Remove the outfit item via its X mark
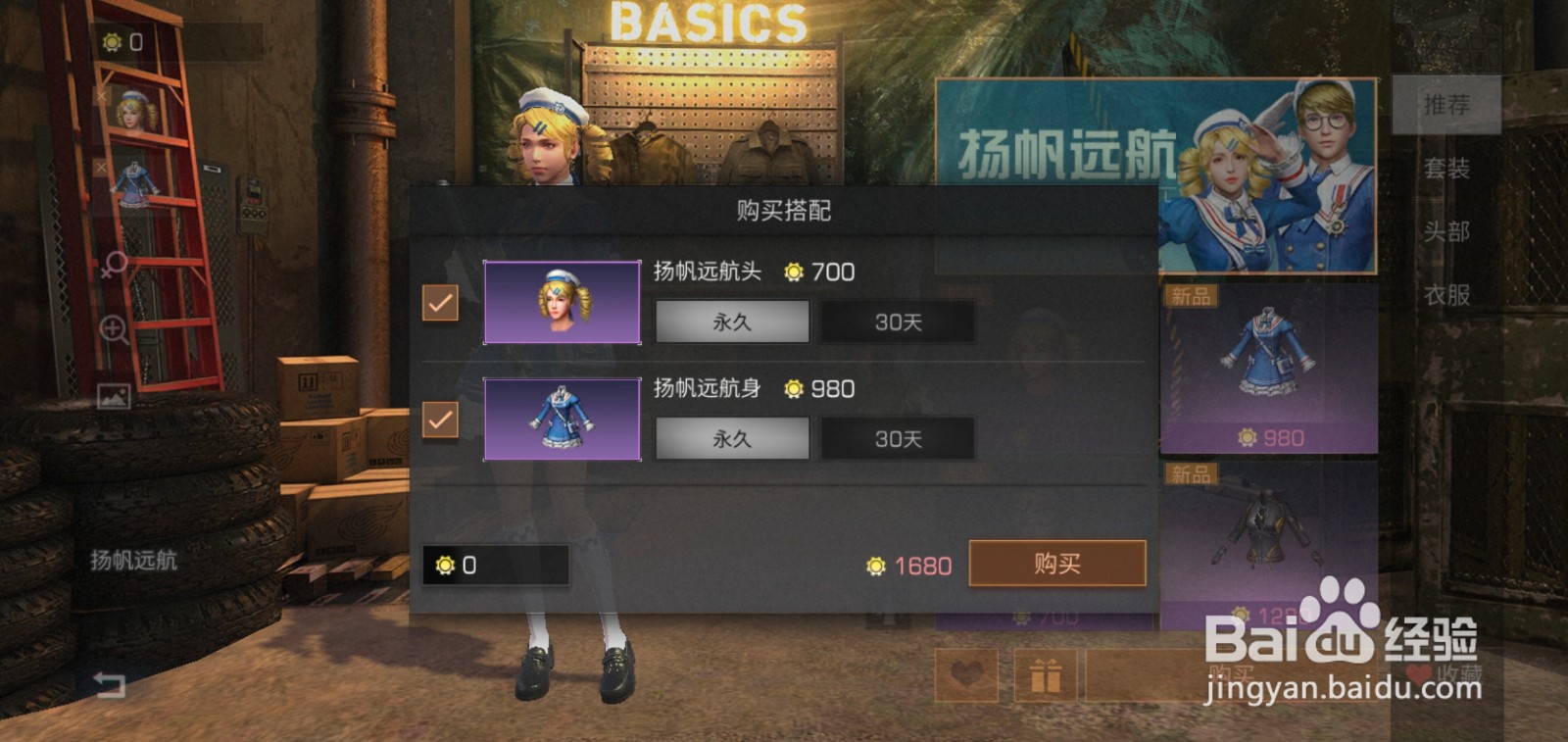Image resolution: width=1568 pixels, height=742 pixels. (101, 165)
